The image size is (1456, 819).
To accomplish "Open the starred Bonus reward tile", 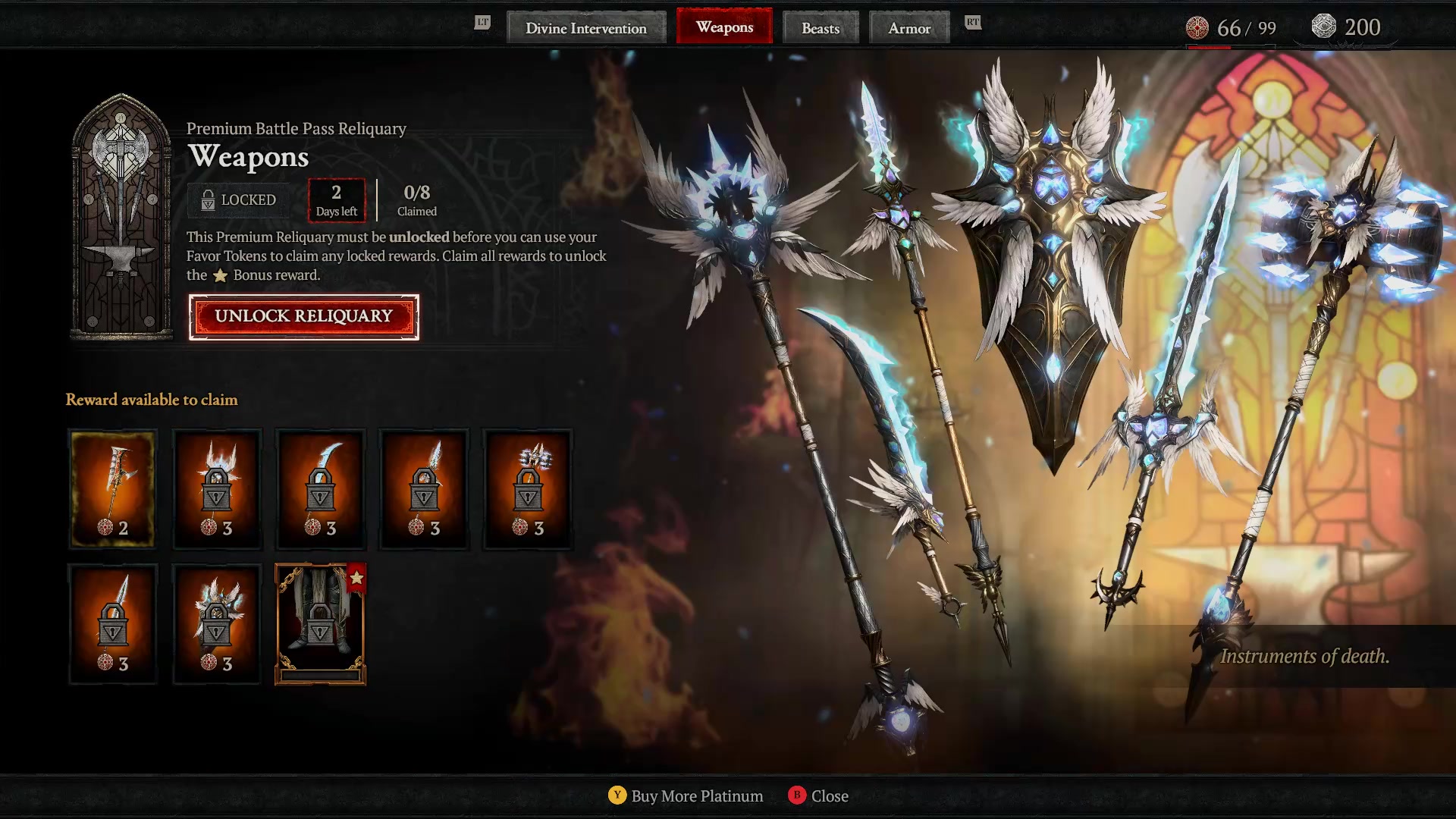I will (320, 622).
